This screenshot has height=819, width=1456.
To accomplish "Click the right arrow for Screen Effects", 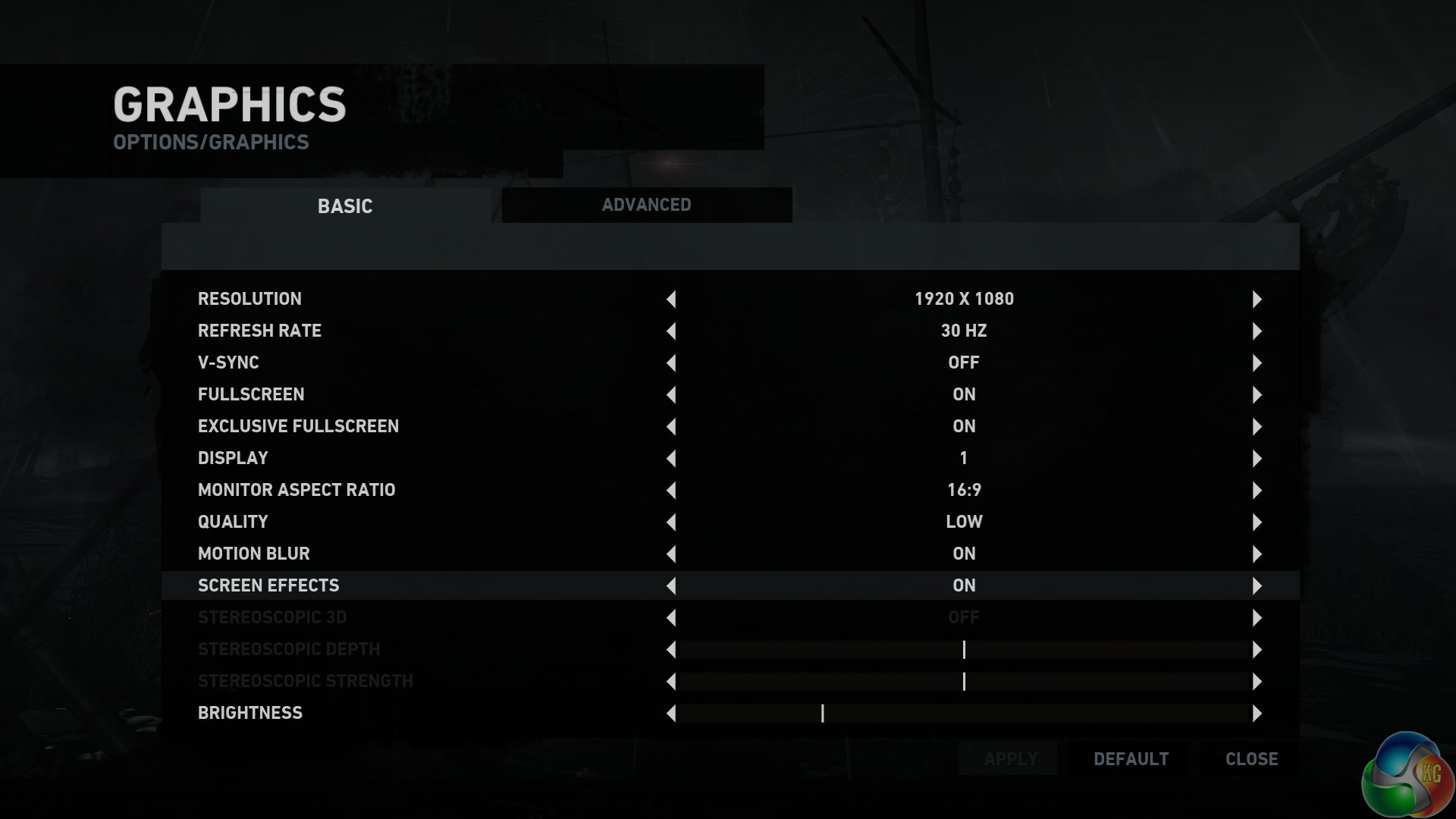I will [1257, 586].
